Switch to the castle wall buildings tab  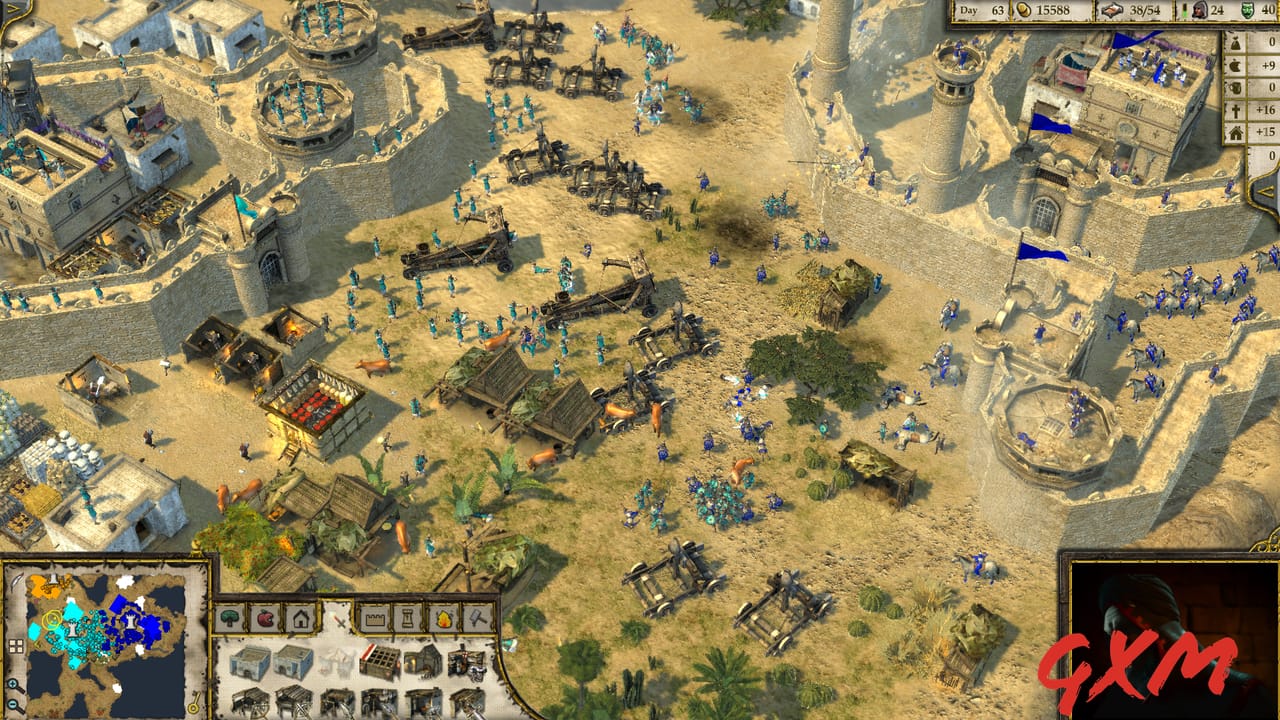point(375,619)
